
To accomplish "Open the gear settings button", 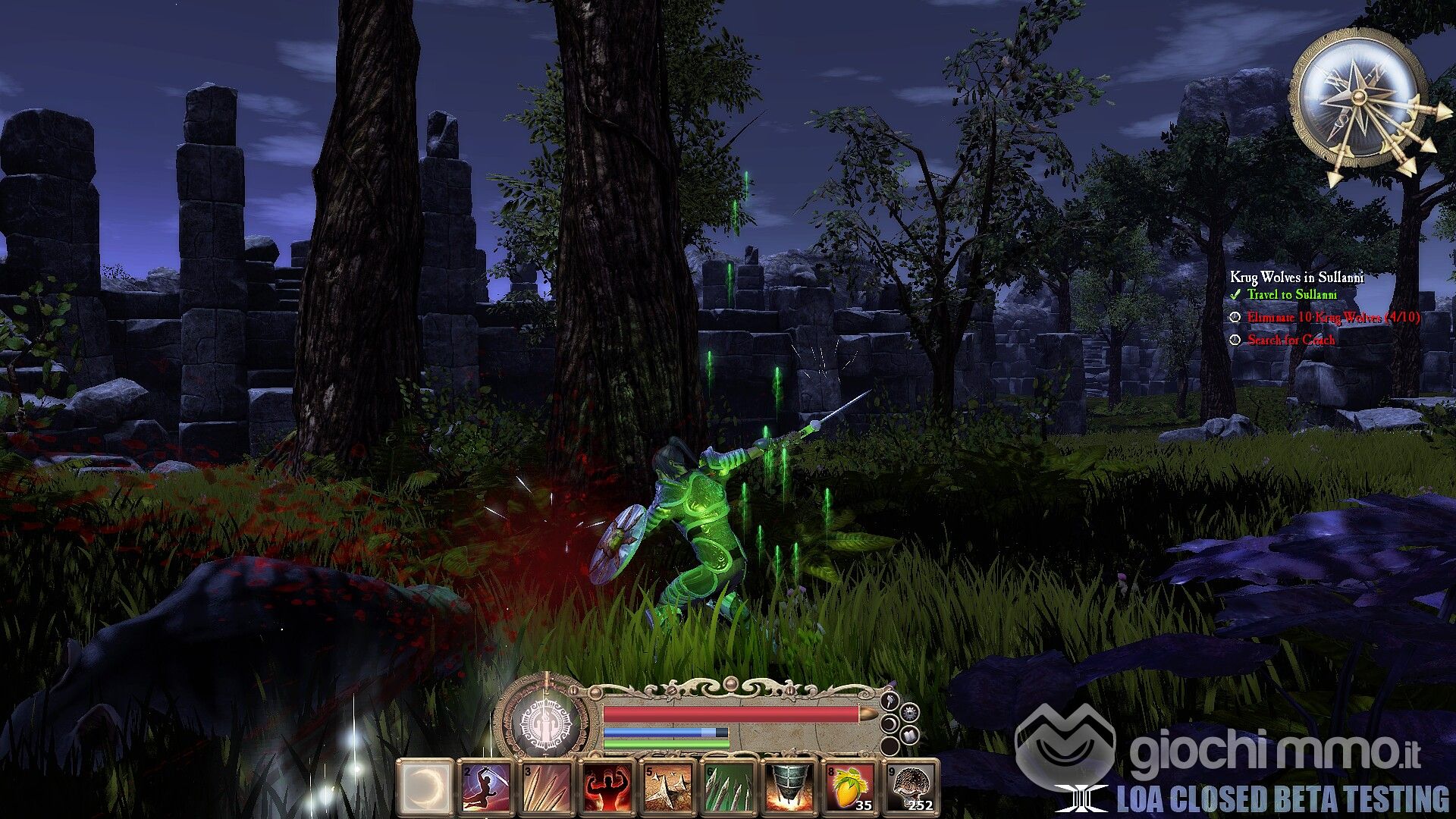I will click(911, 714).
